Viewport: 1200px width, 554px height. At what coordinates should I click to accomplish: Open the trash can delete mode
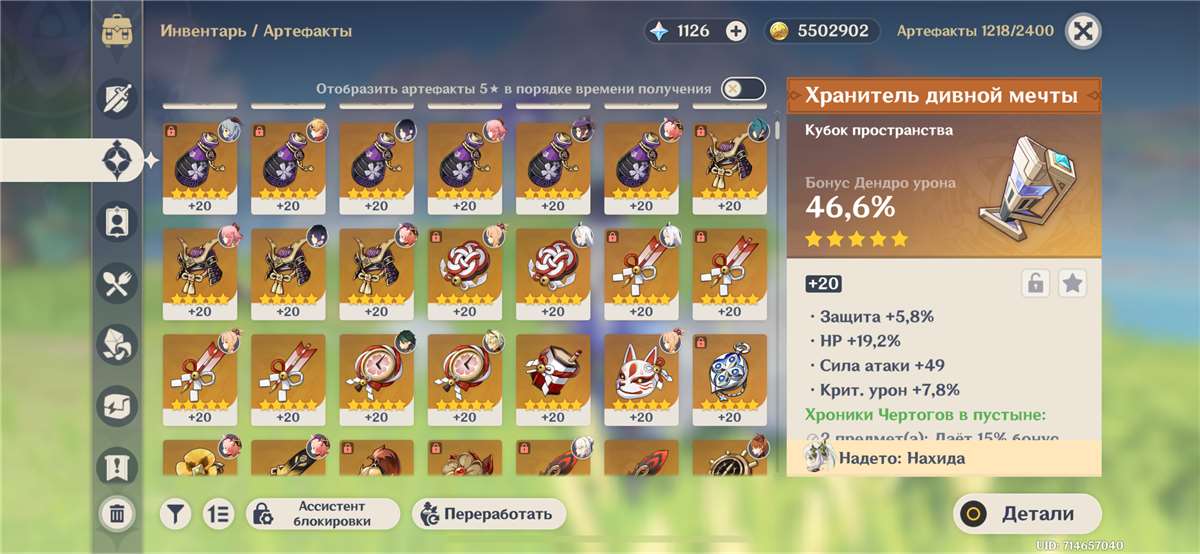click(117, 514)
